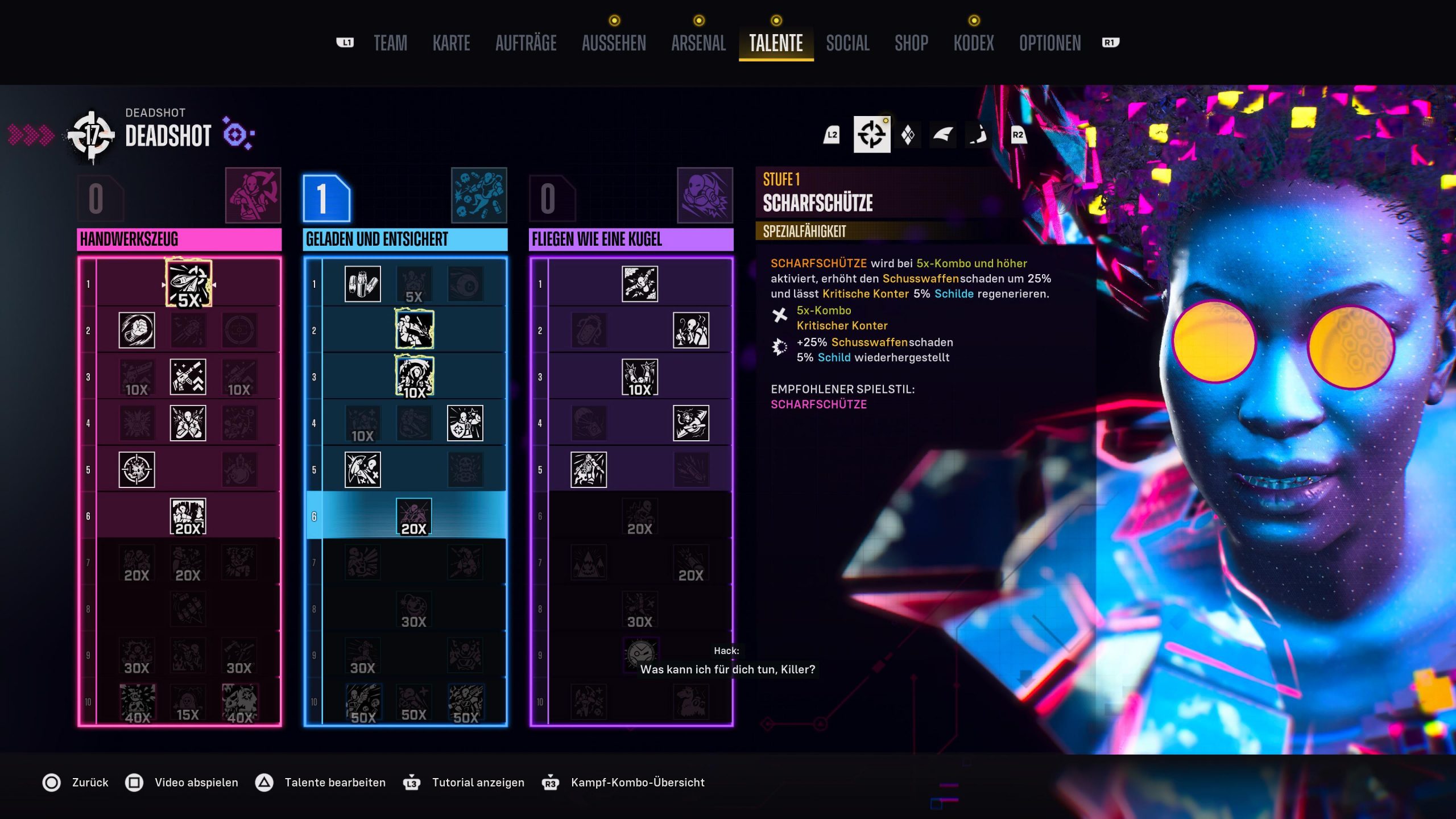Choose the highlighted 20X talent in blue row 6
Image resolution: width=1456 pixels, height=819 pixels.
pos(413,516)
